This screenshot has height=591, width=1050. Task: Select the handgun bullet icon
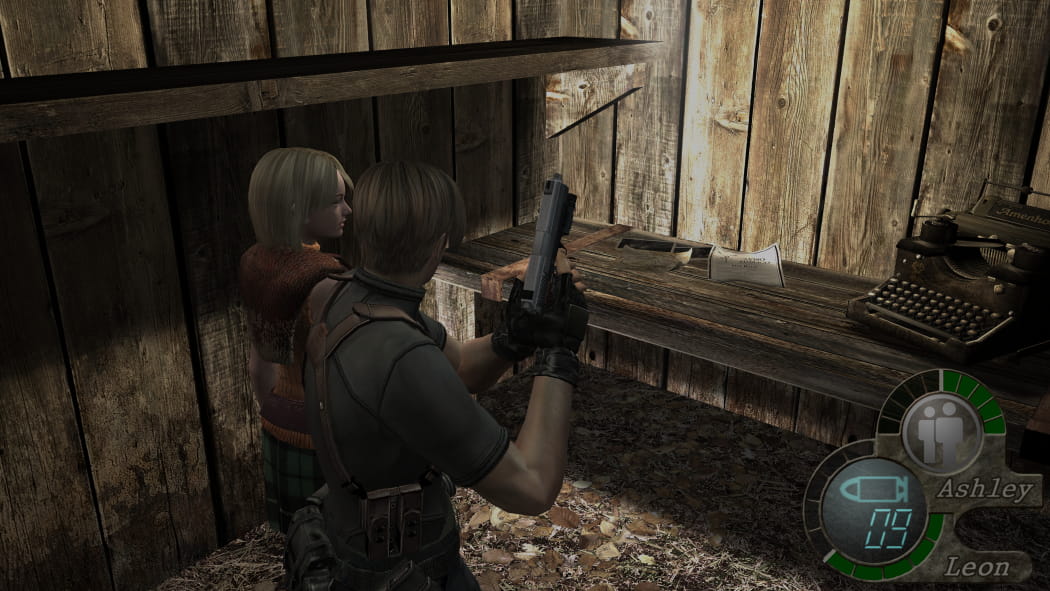tap(871, 492)
